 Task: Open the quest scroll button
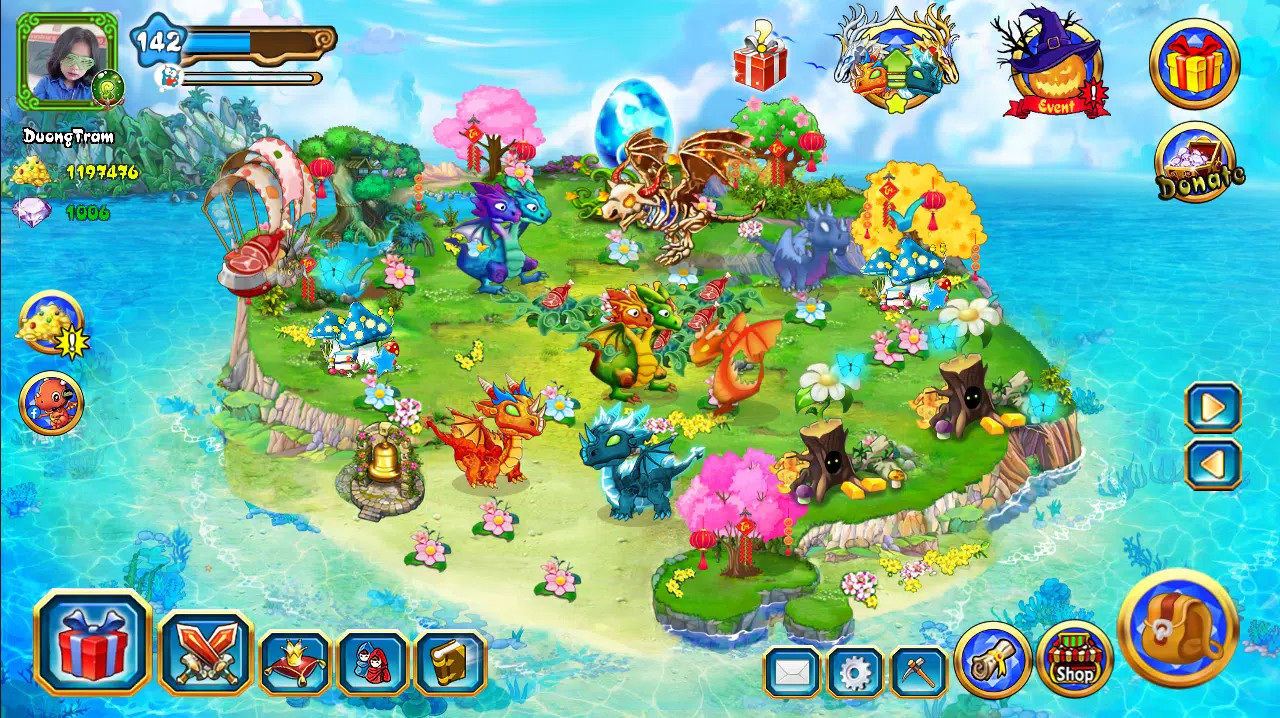992,660
